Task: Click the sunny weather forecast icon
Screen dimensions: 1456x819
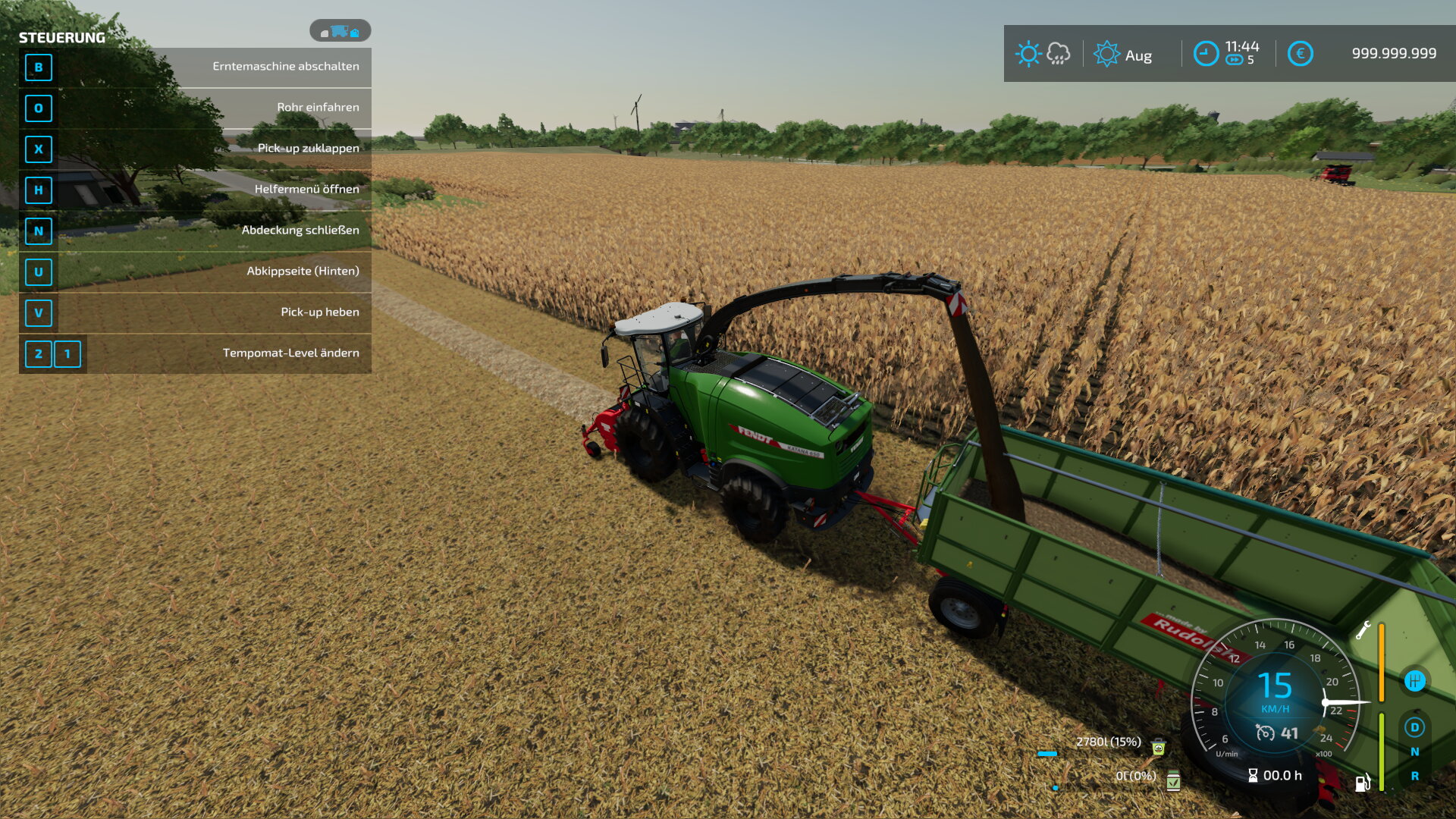Action: pyautogui.click(x=1028, y=54)
